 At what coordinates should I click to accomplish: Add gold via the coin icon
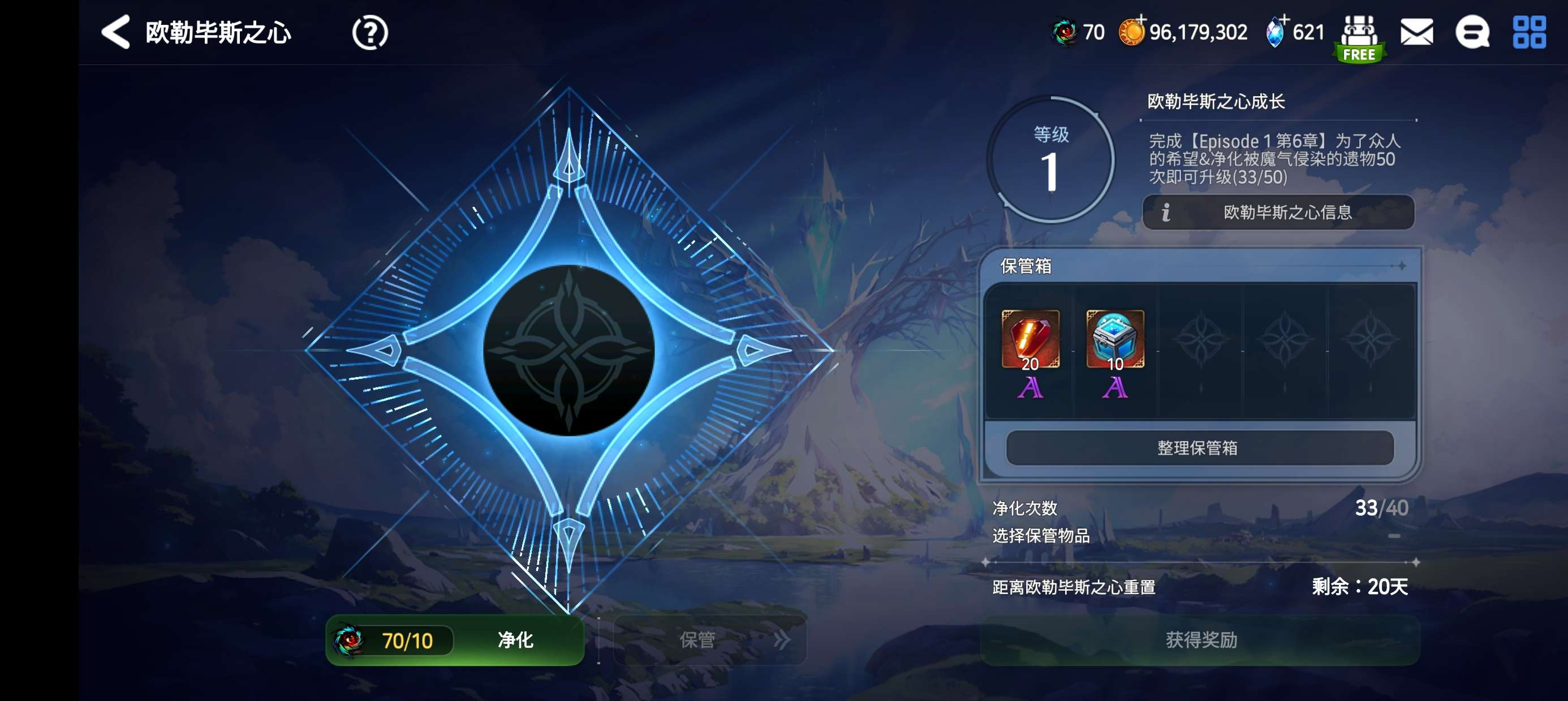click(x=1132, y=32)
